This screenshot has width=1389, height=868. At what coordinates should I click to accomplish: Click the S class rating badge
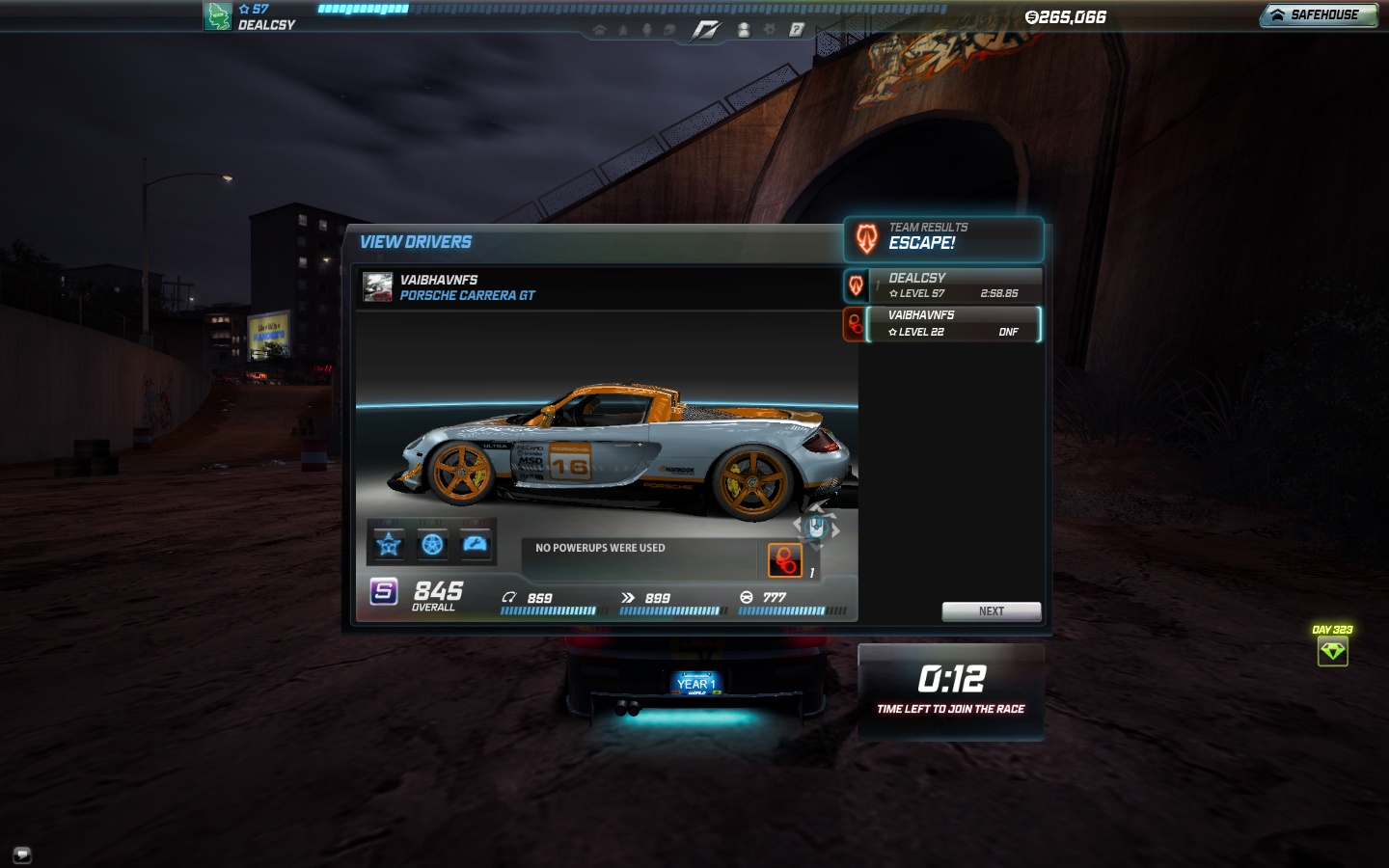pos(384,591)
